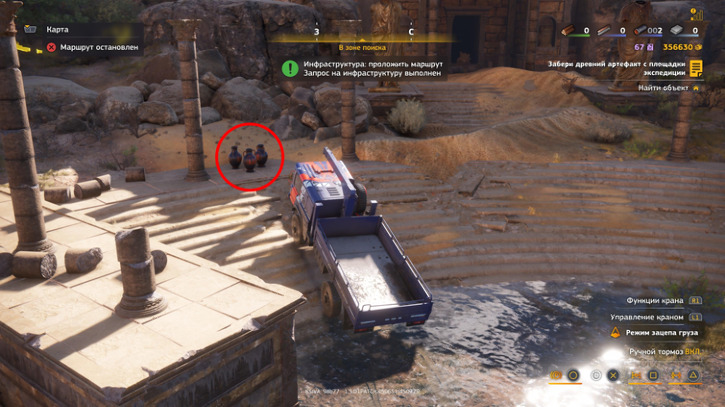The width and height of the screenshot is (725, 407).
Task: Click the compass search zone bar
Action: (362, 40)
